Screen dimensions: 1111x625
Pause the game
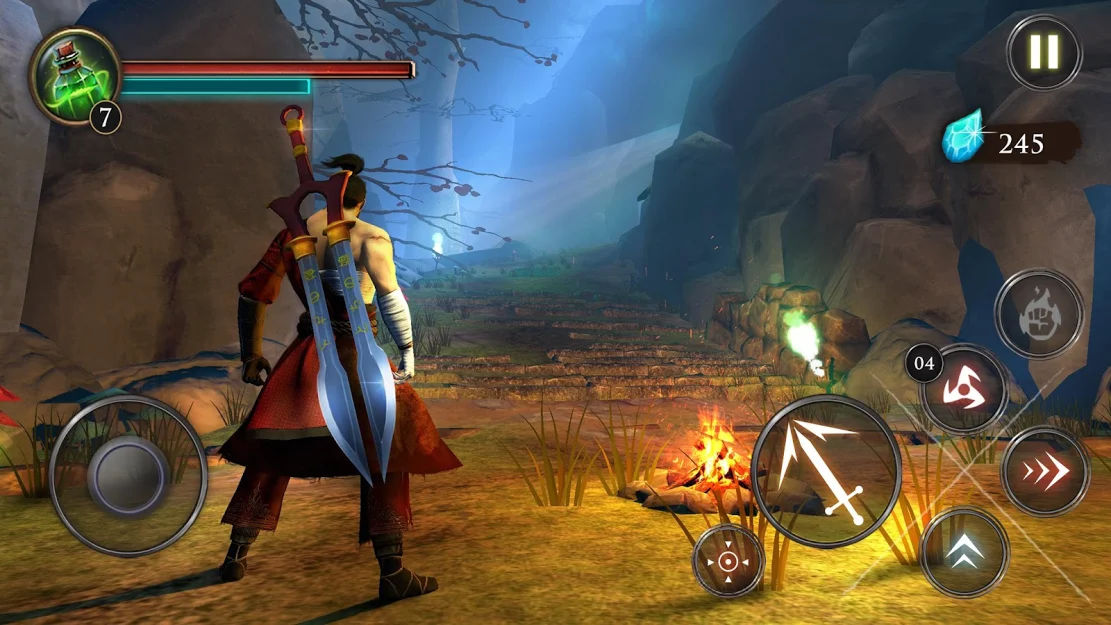[1044, 52]
